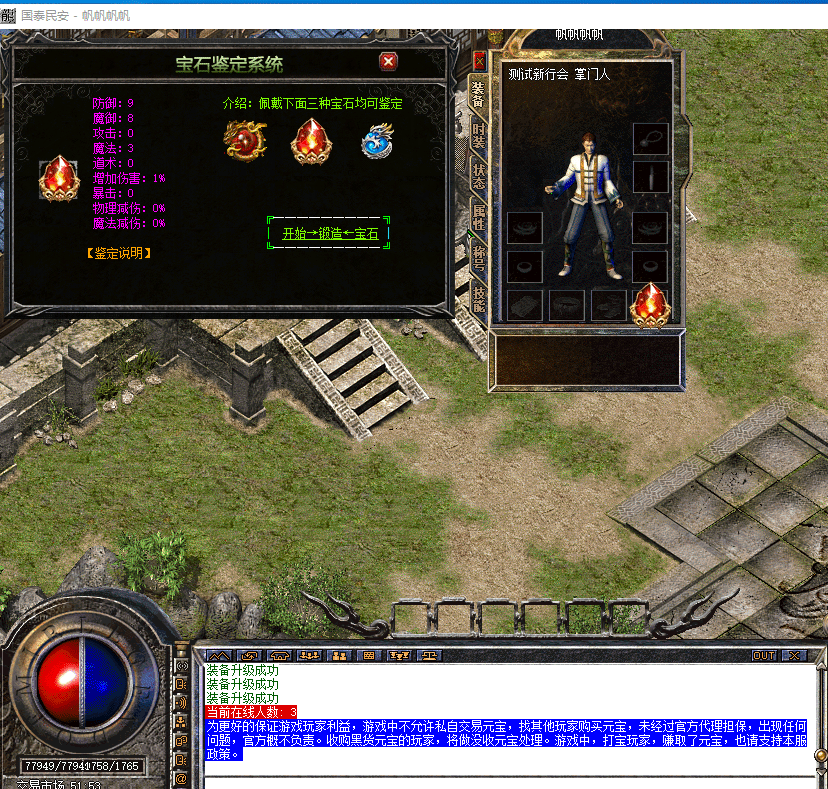The width and height of the screenshot is (828, 789).
Task: Click the 当前在线人数 chat line
Action: [251, 712]
